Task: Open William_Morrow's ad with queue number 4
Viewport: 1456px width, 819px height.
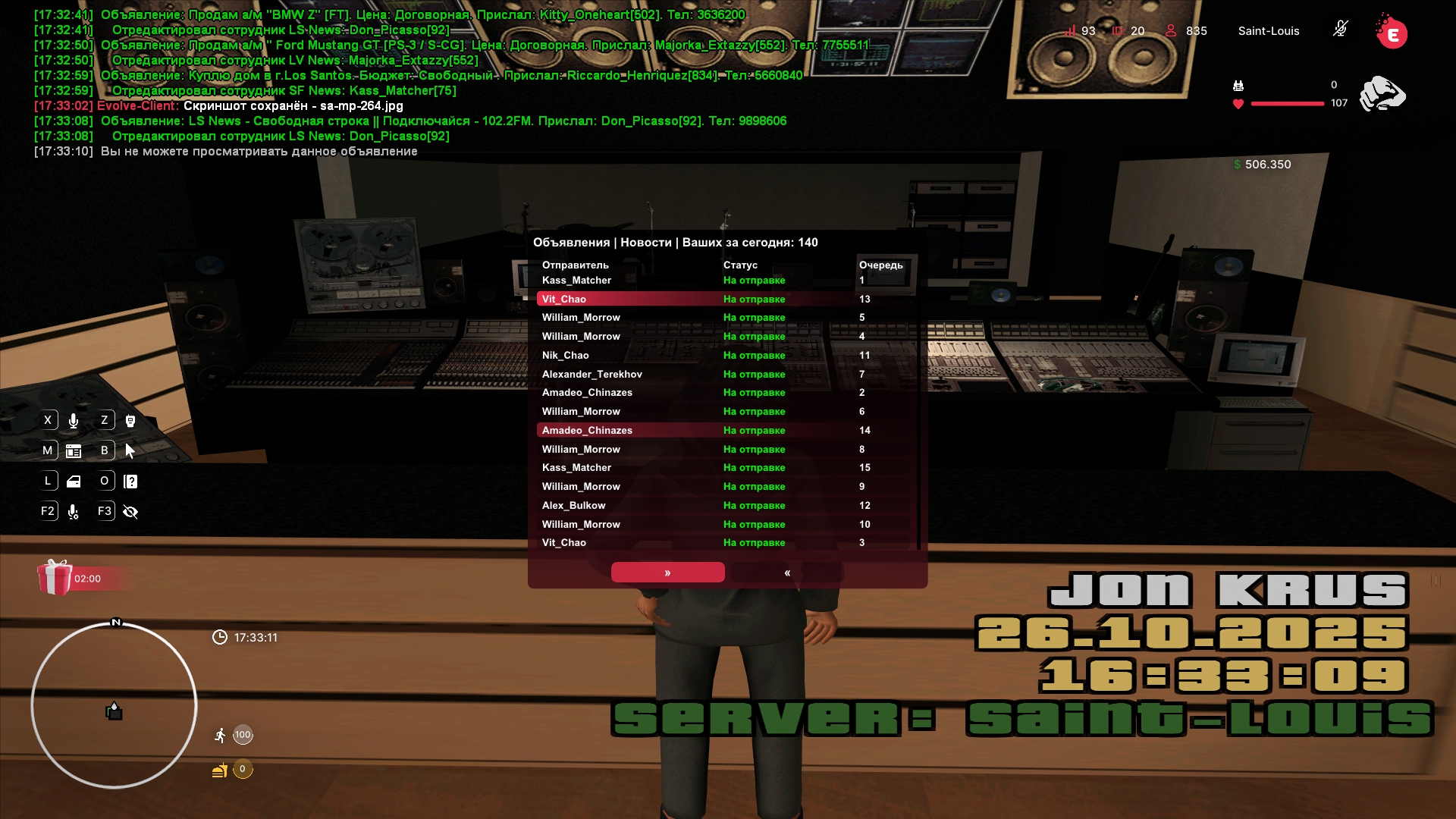Action: [726, 337]
